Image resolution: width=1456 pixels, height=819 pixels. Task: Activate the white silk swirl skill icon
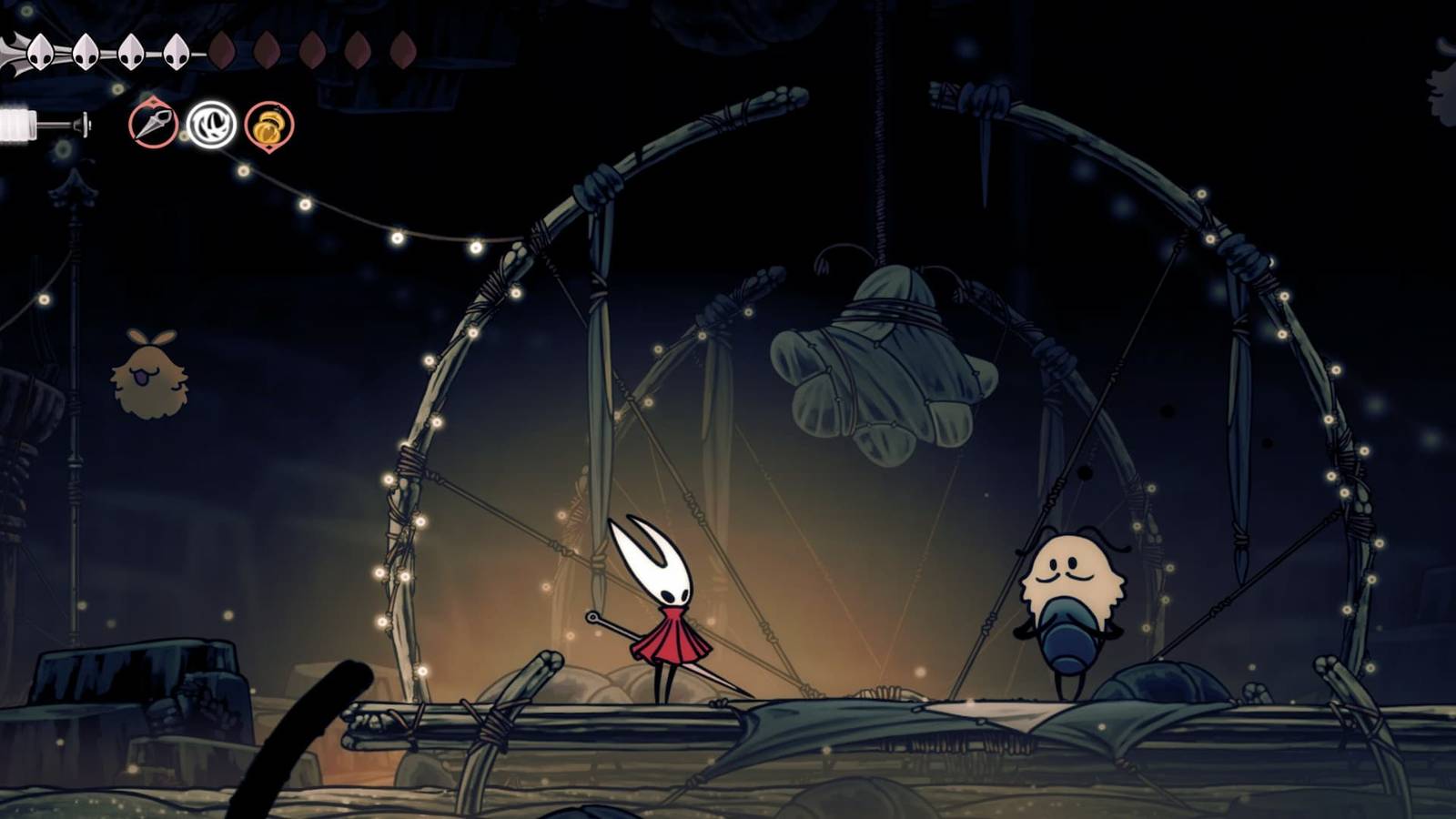211,125
